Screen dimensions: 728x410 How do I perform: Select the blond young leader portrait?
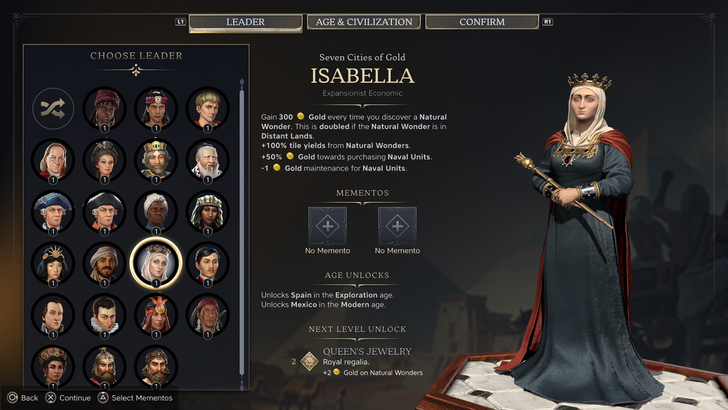pyautogui.click(x=207, y=108)
